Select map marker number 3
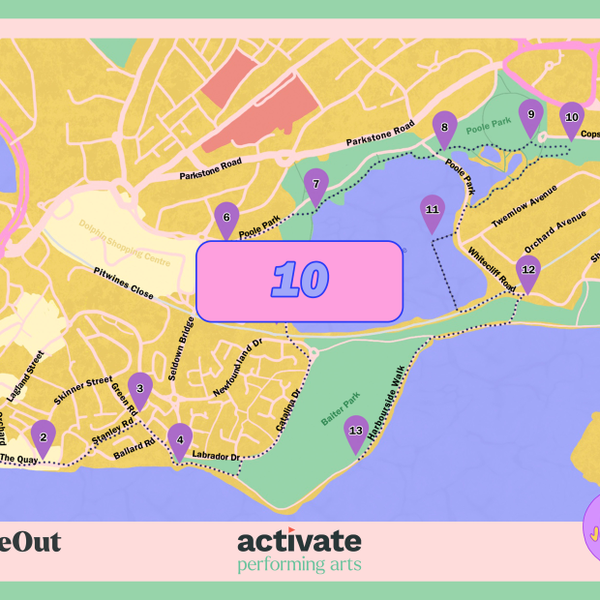The width and height of the screenshot is (600, 600). coord(140,388)
